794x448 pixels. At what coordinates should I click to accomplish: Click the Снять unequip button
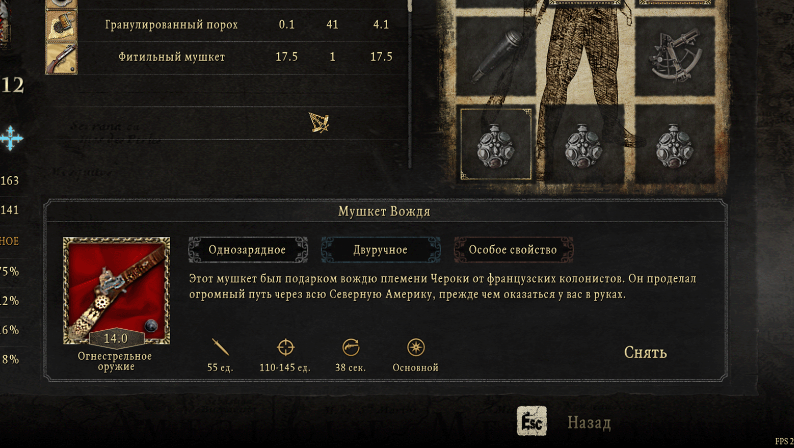tap(645, 352)
